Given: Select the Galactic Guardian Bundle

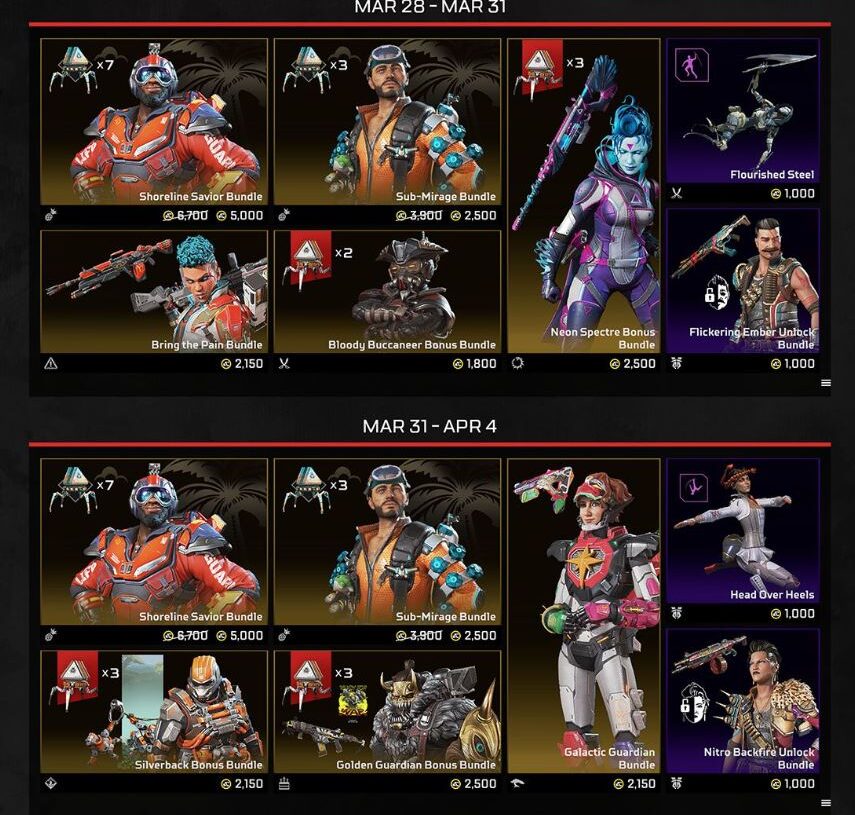Looking at the screenshot, I should point(584,615).
